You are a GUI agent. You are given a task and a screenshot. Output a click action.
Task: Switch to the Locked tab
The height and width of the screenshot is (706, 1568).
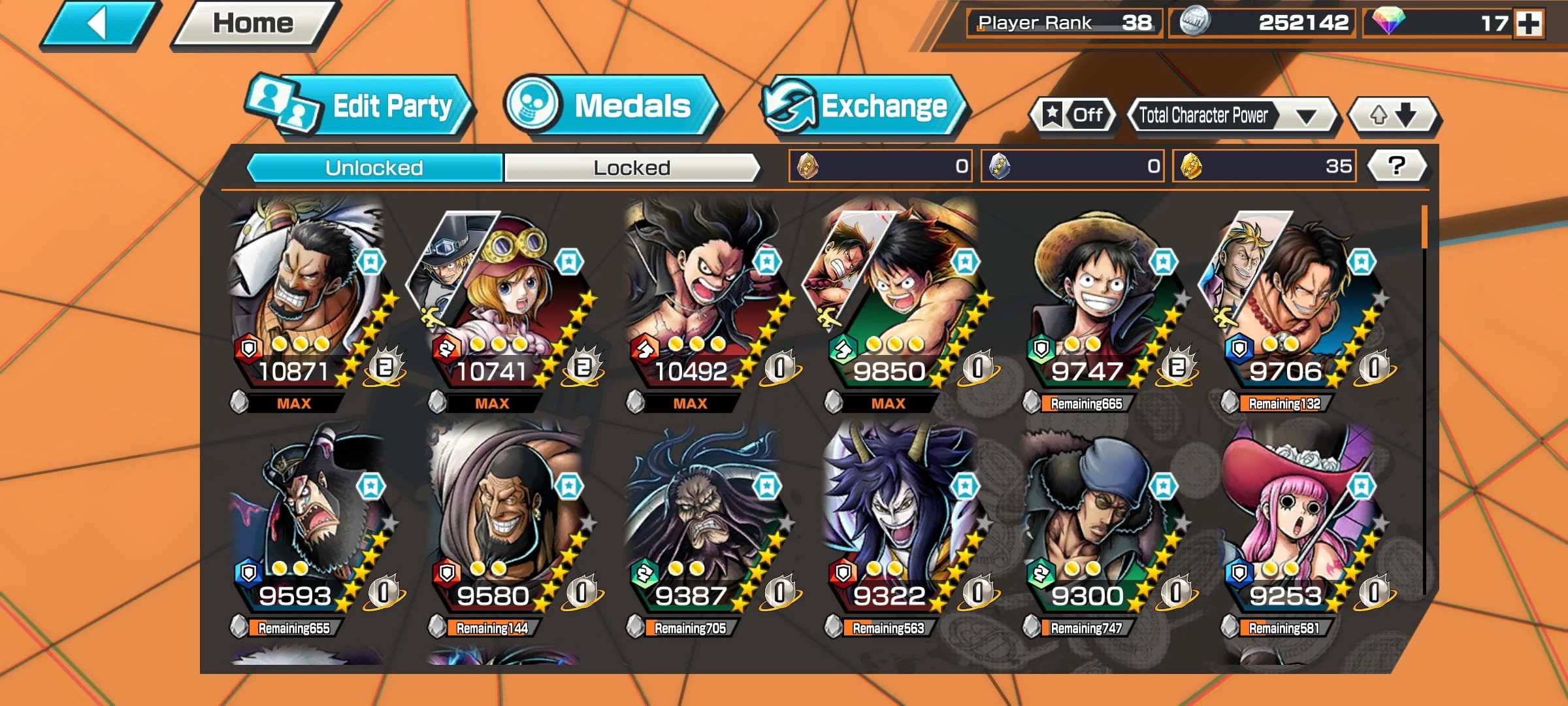(631, 167)
